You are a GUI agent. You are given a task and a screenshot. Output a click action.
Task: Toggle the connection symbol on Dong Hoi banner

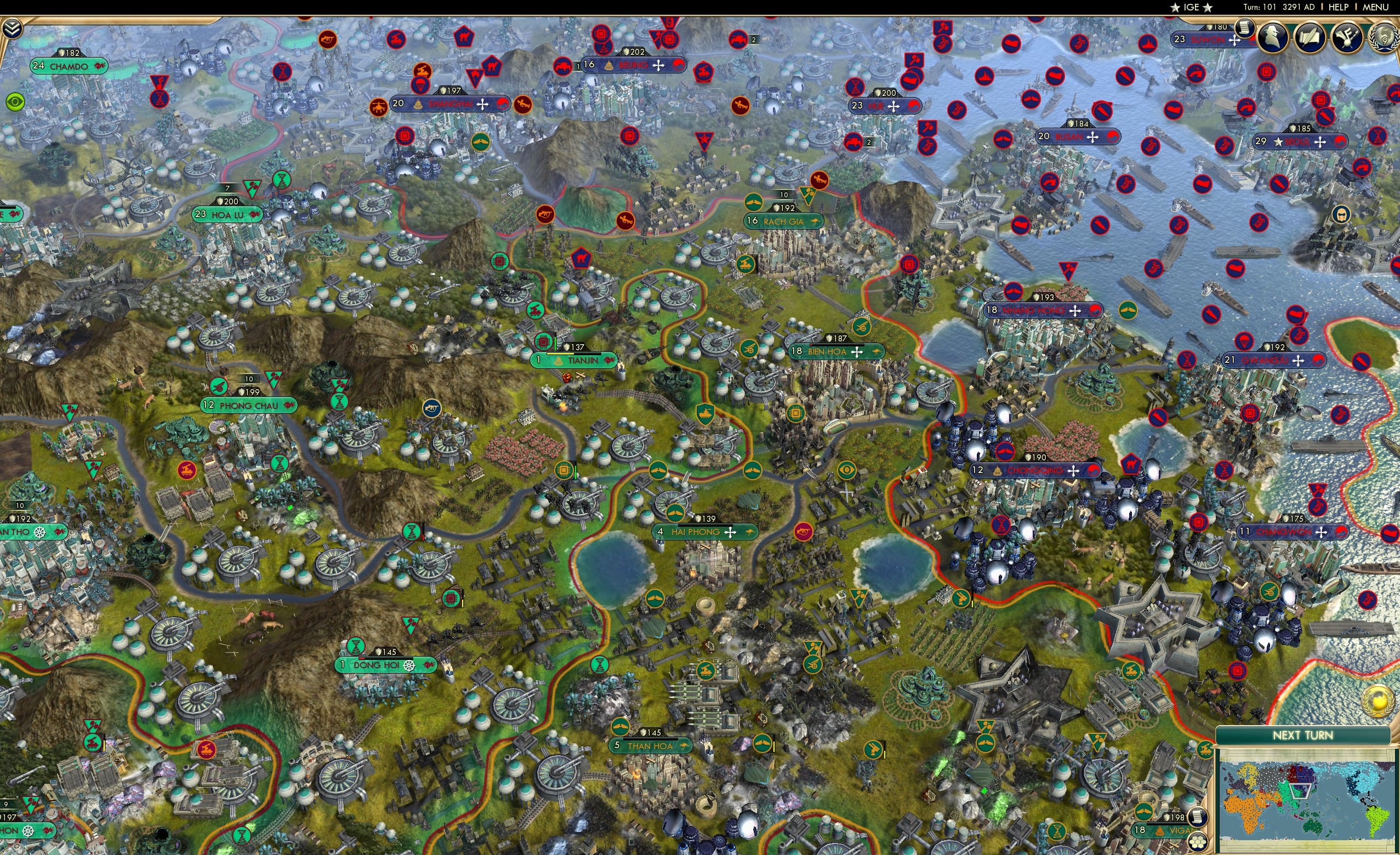[x=410, y=665]
